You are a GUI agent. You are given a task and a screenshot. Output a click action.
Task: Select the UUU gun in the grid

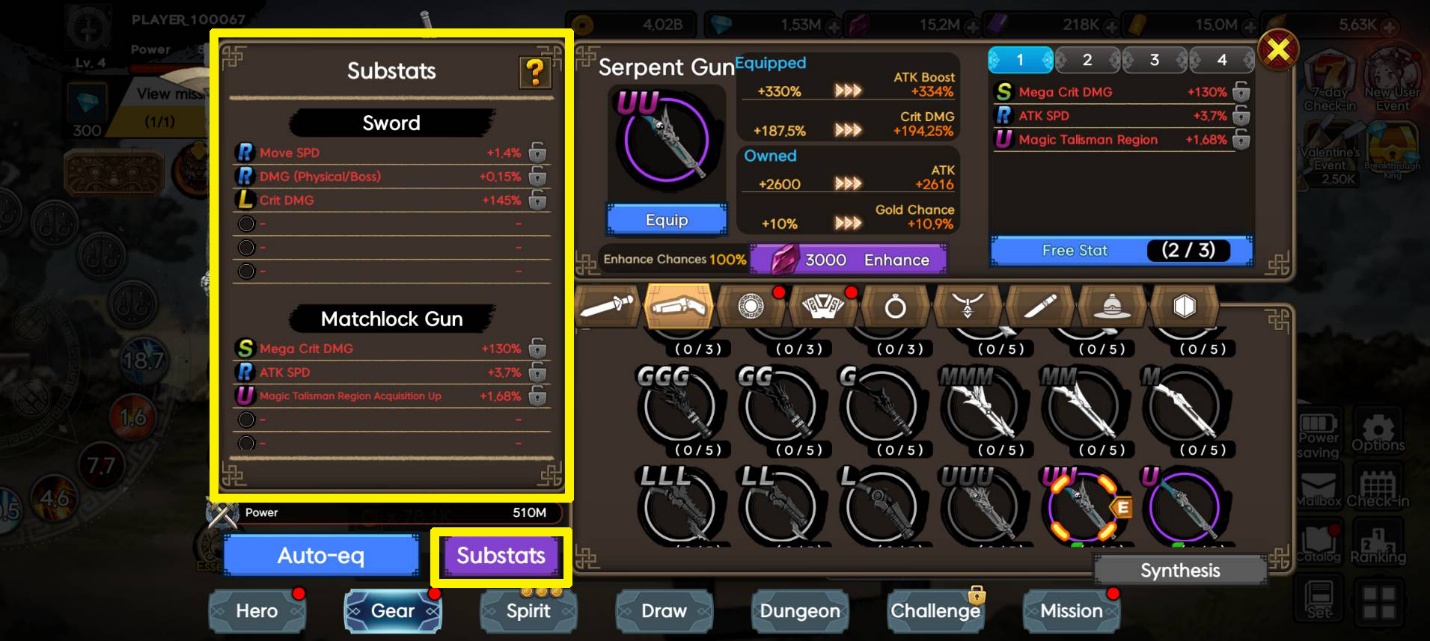coord(980,505)
